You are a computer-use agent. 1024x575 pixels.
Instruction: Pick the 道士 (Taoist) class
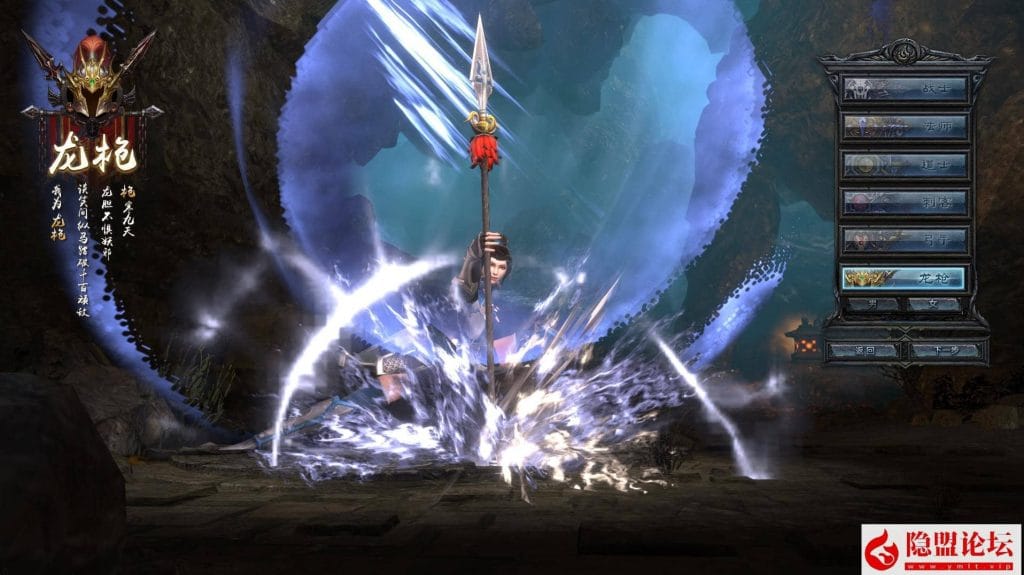(904, 164)
